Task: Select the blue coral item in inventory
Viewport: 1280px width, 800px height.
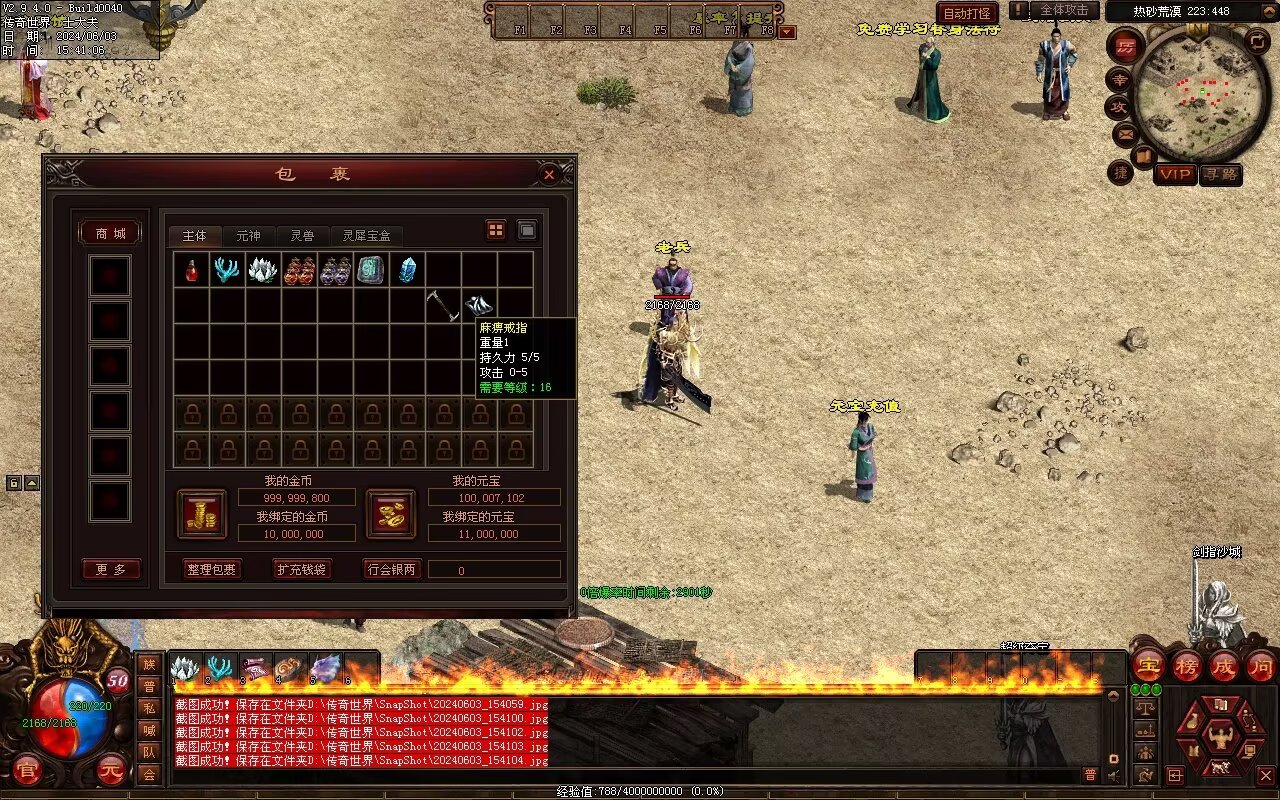Action: [227, 270]
